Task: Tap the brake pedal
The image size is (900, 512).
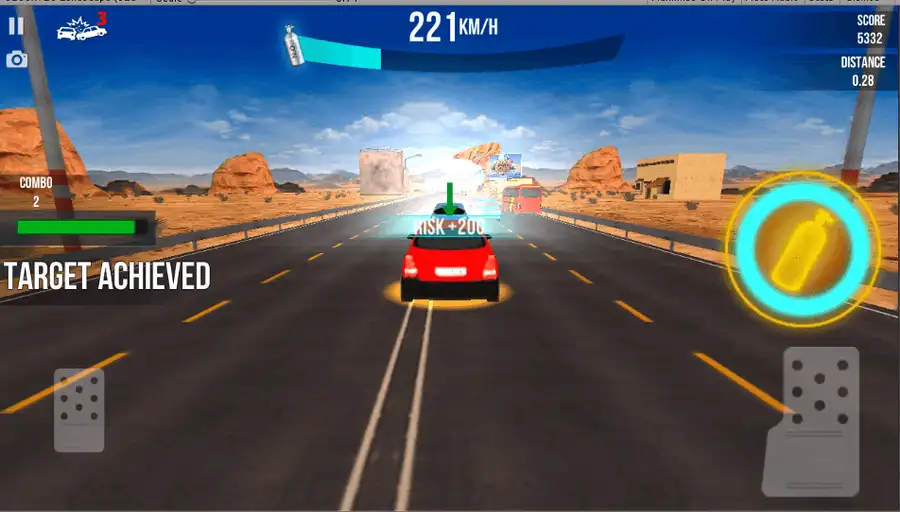Action: click(79, 409)
